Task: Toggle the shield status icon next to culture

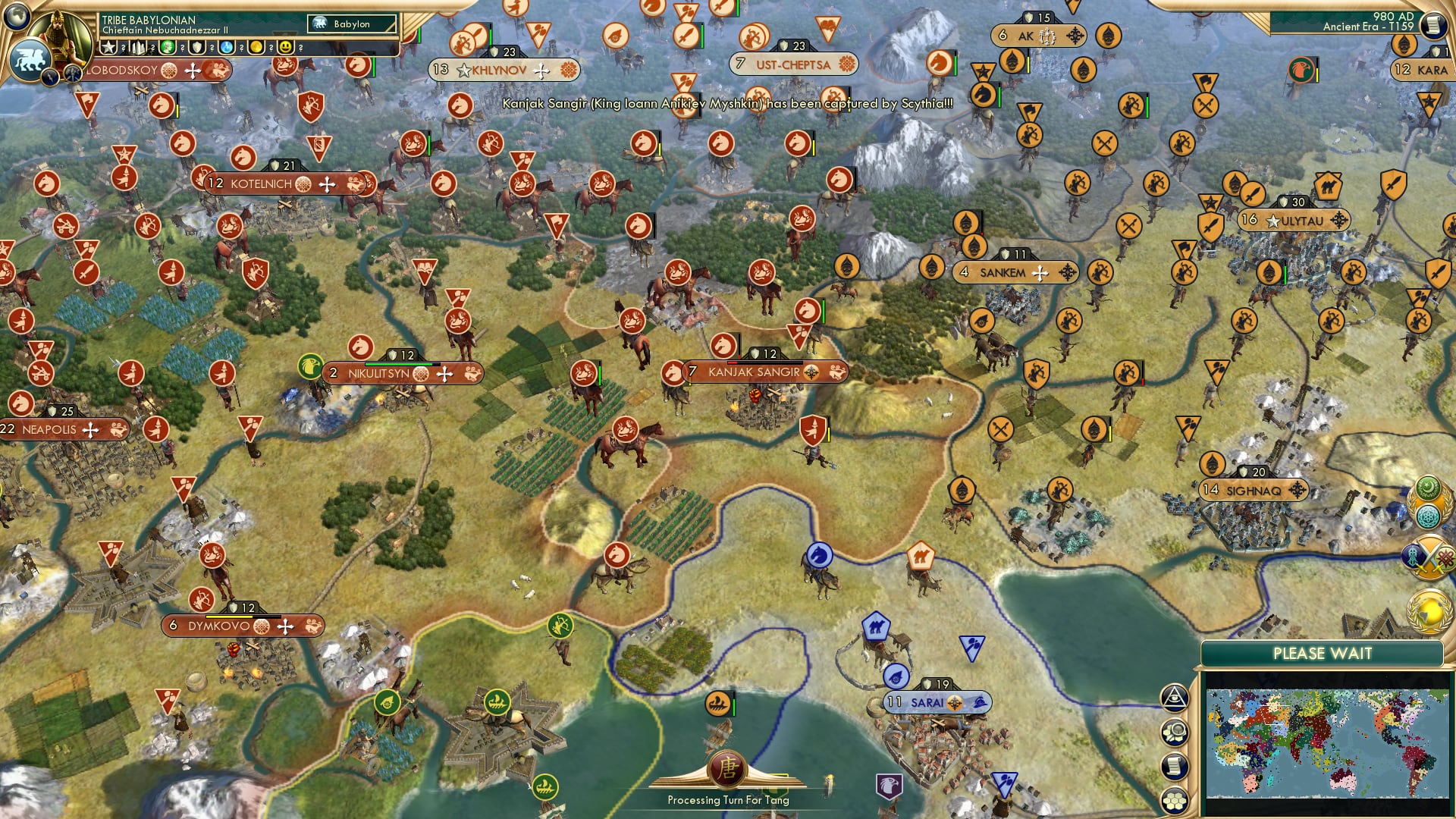Action: (197, 47)
